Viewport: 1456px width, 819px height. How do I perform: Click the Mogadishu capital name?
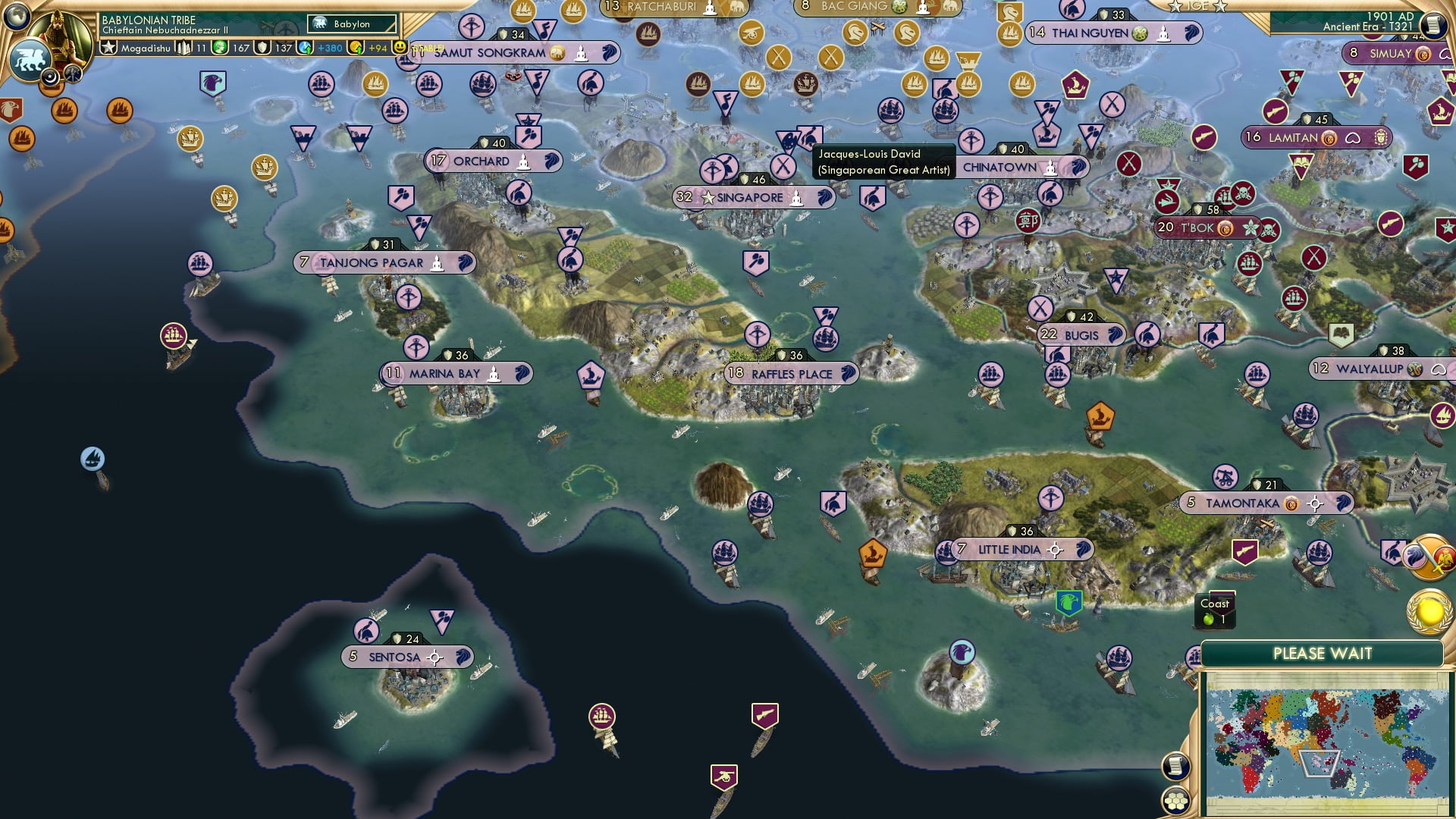(x=144, y=46)
